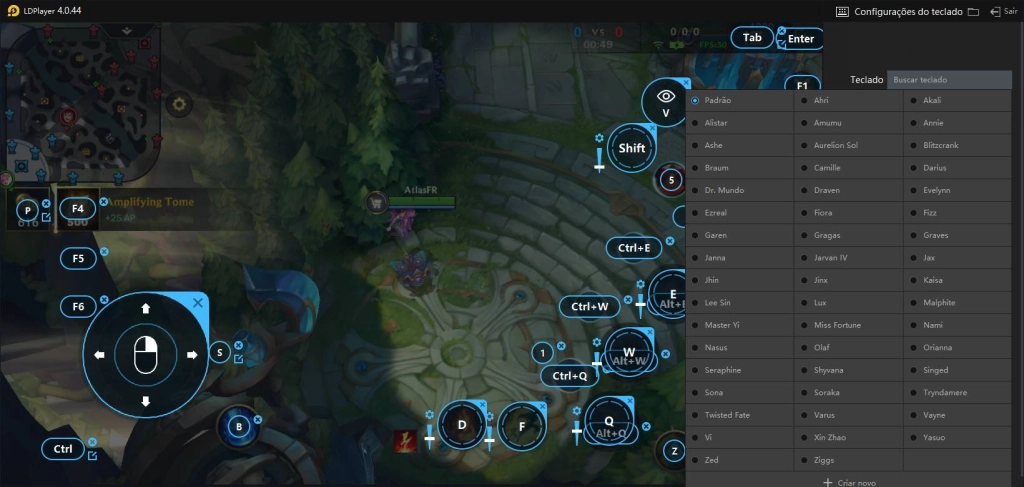Select the Miss Fortune preset
The height and width of the screenshot is (487, 1024).
(836, 325)
